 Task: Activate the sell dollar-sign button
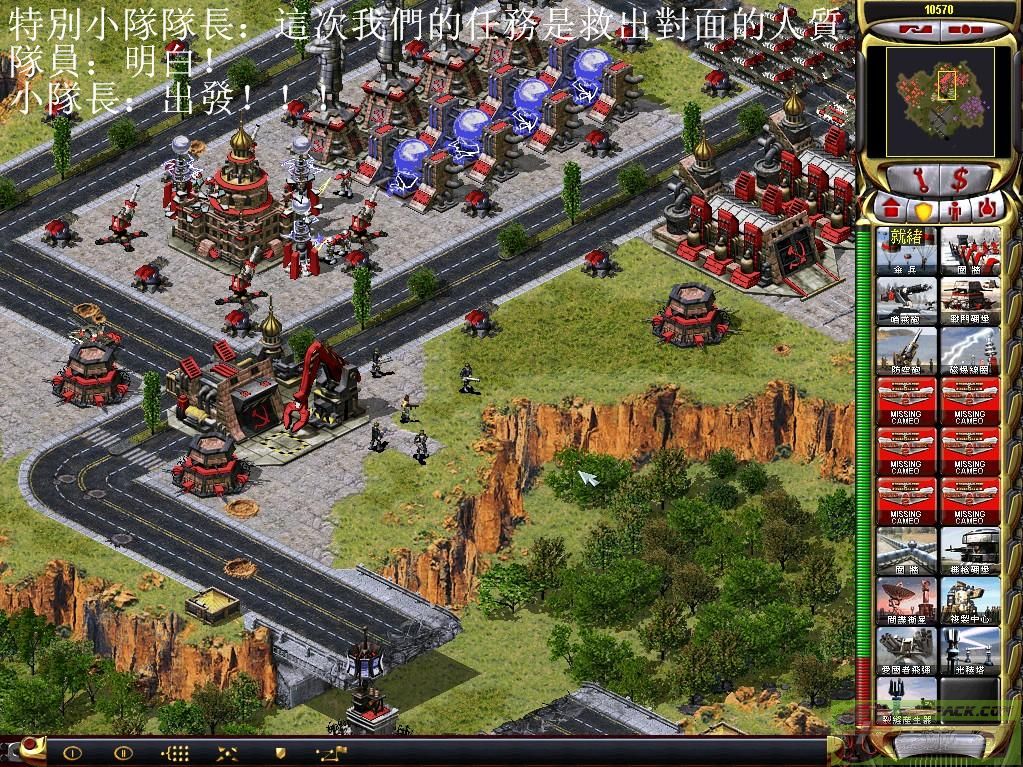(x=959, y=180)
